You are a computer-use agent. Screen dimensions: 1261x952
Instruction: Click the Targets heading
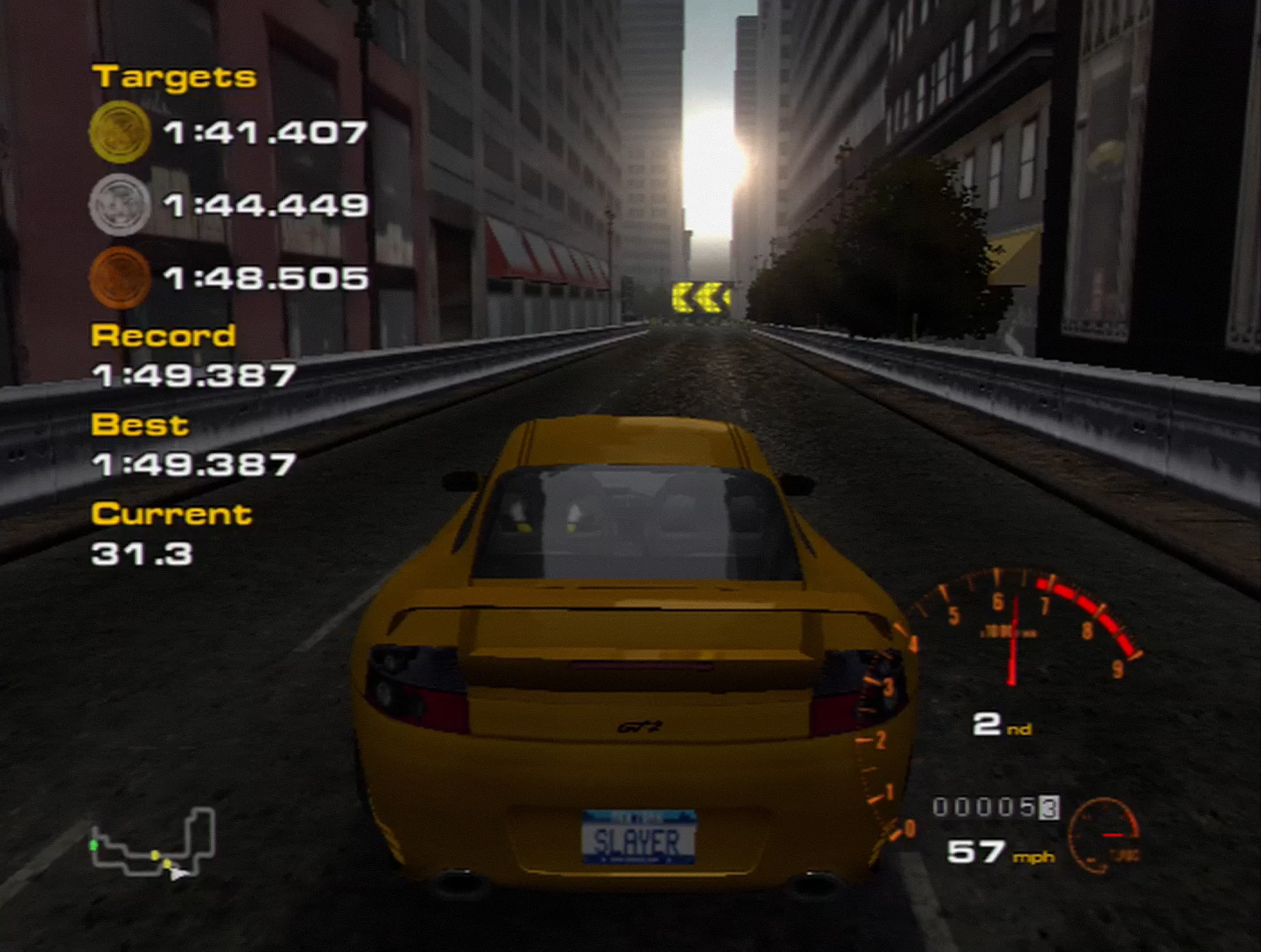pyautogui.click(x=174, y=77)
